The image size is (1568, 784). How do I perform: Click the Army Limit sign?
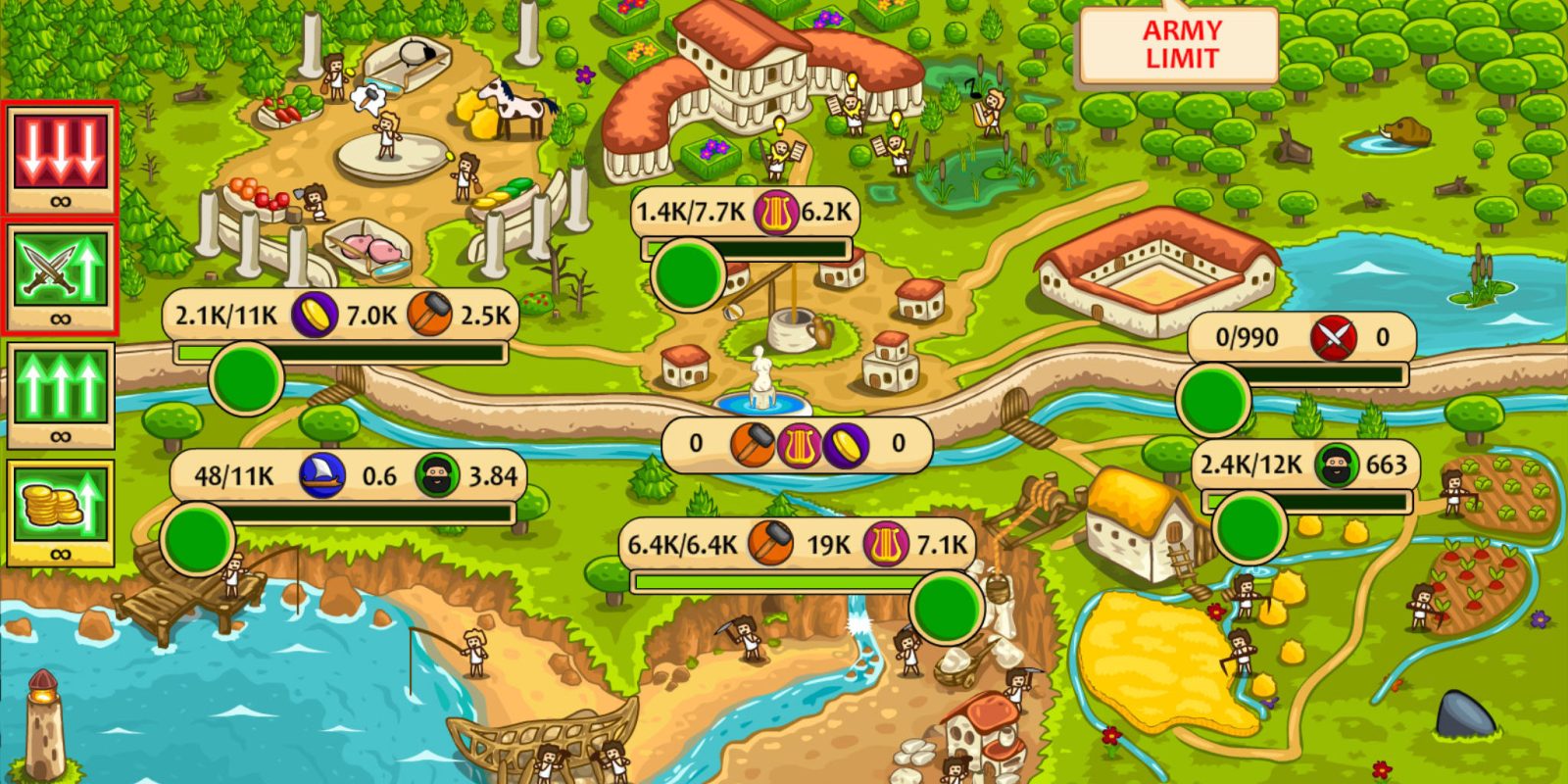click(1181, 45)
